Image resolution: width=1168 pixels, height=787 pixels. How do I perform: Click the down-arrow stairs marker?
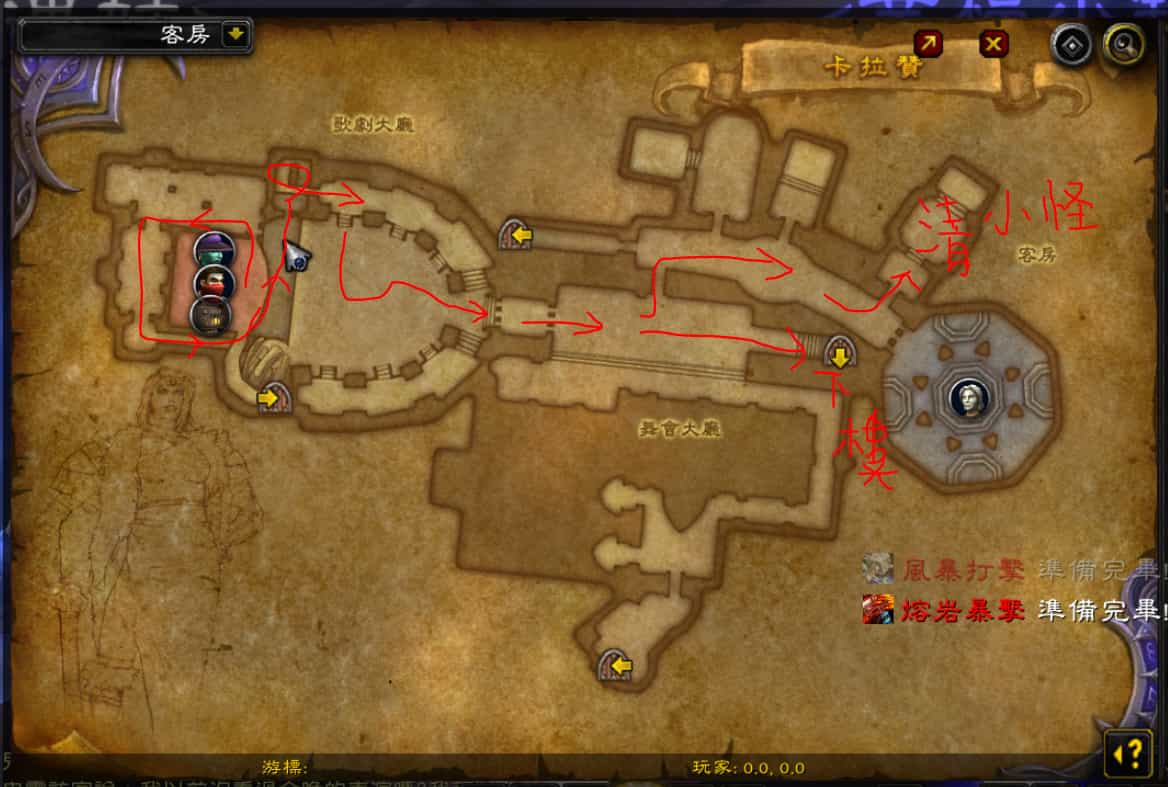point(839,354)
